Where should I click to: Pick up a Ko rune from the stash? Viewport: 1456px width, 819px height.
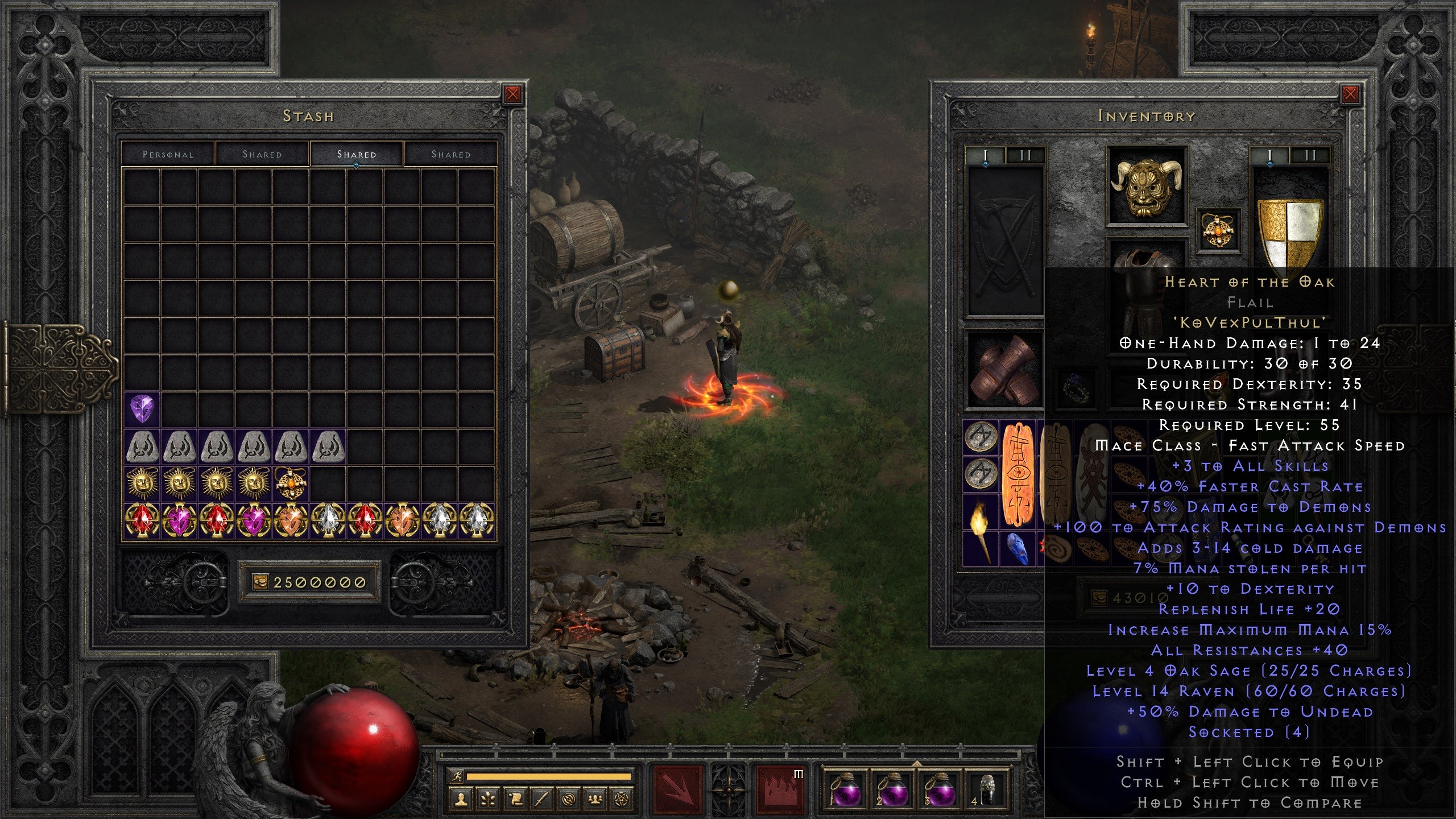[x=143, y=446]
